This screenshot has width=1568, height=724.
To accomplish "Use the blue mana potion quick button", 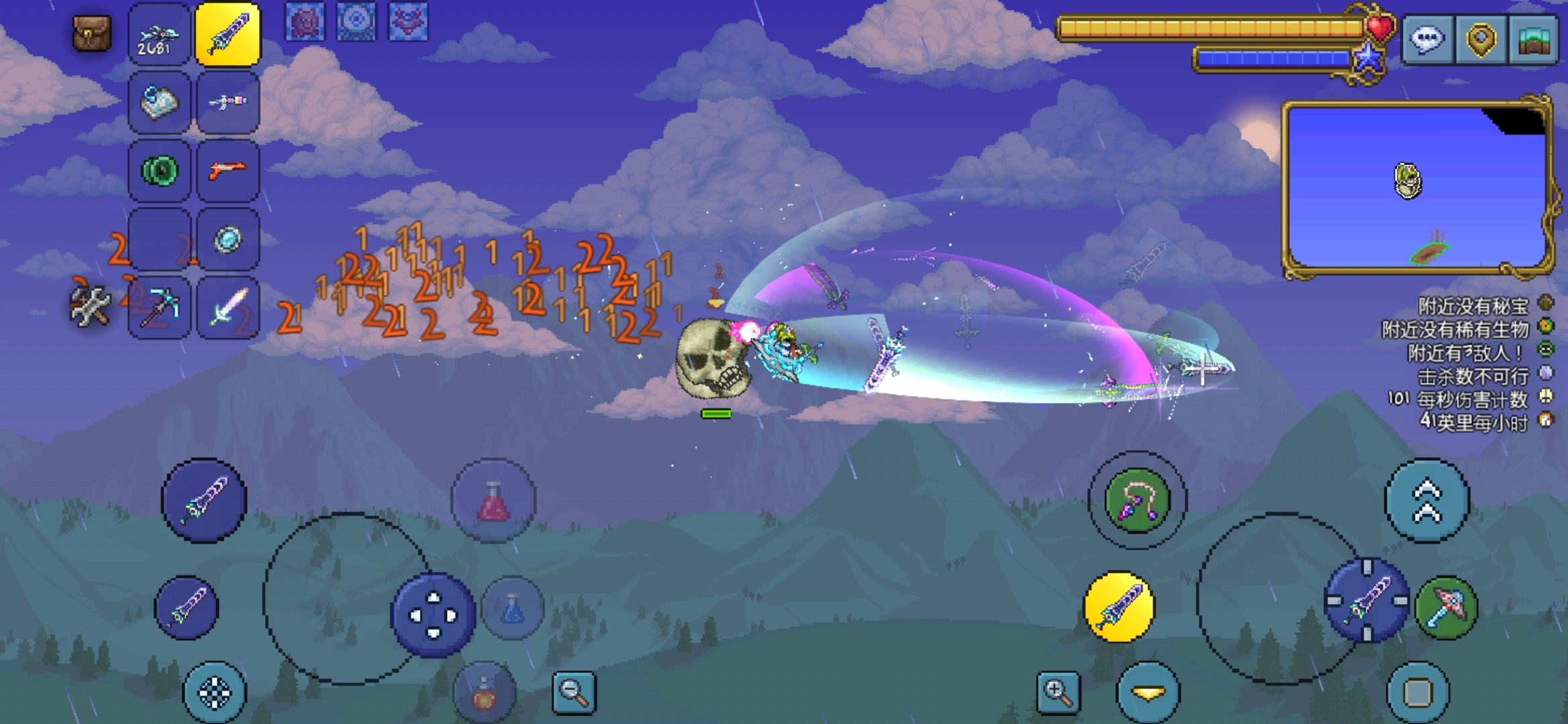I will coord(513,607).
